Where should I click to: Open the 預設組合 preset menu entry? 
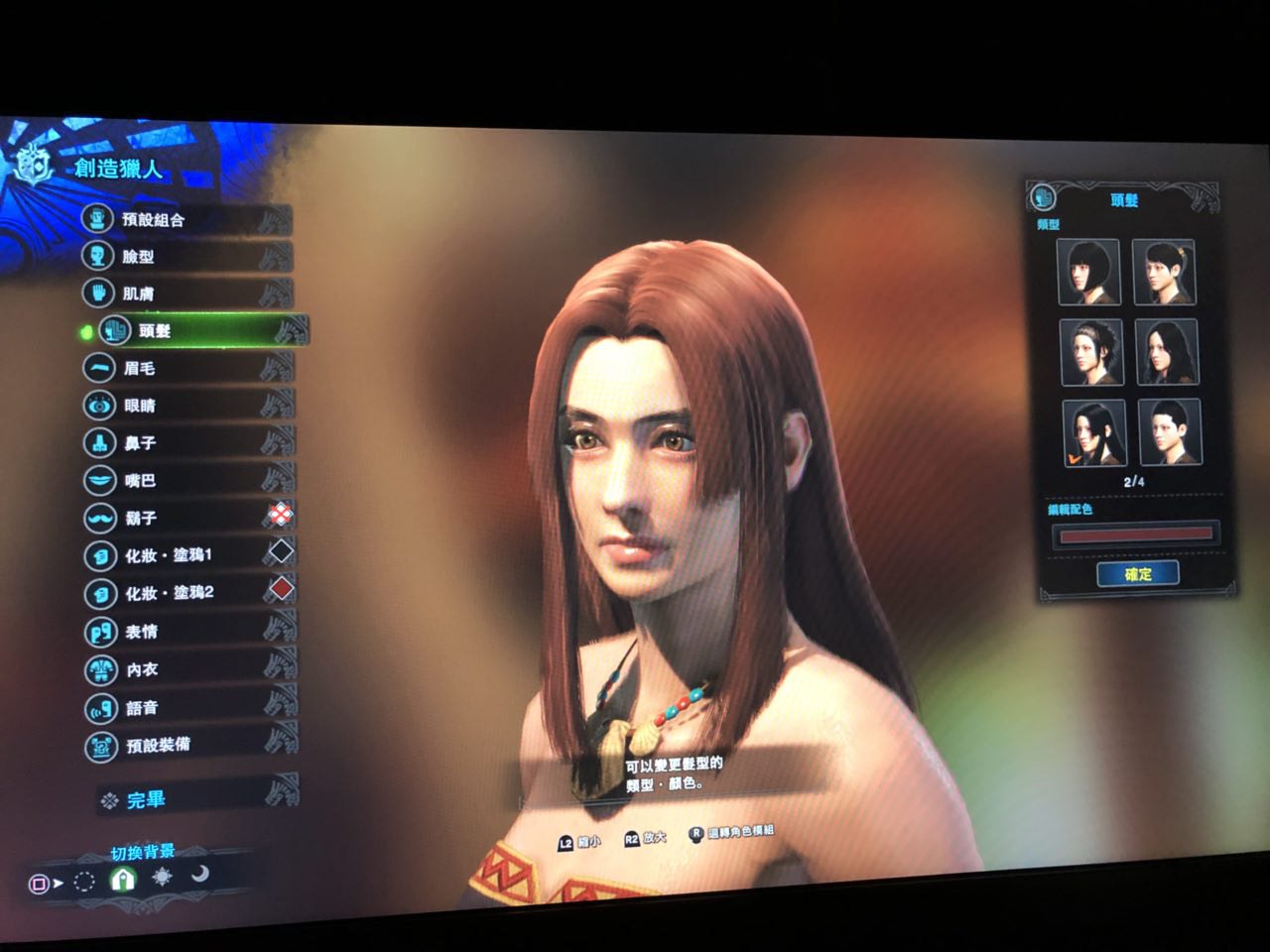pos(154,219)
